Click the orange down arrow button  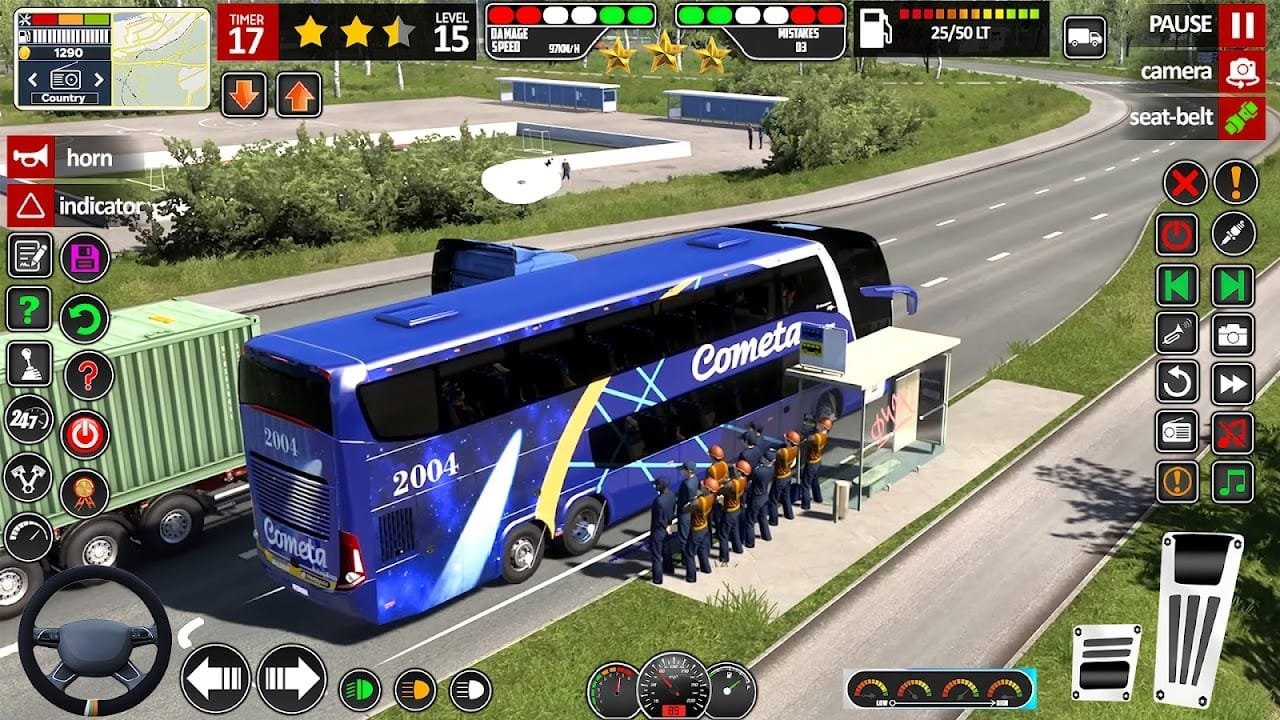coord(244,95)
